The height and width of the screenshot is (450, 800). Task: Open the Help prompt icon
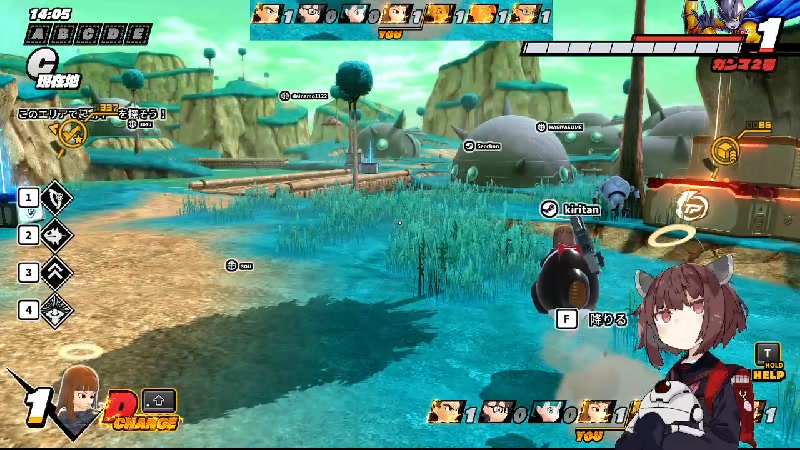[768, 361]
